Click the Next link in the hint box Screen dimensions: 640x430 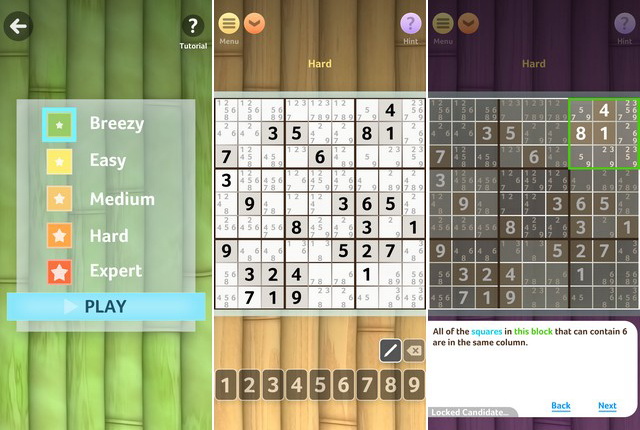(x=607, y=406)
